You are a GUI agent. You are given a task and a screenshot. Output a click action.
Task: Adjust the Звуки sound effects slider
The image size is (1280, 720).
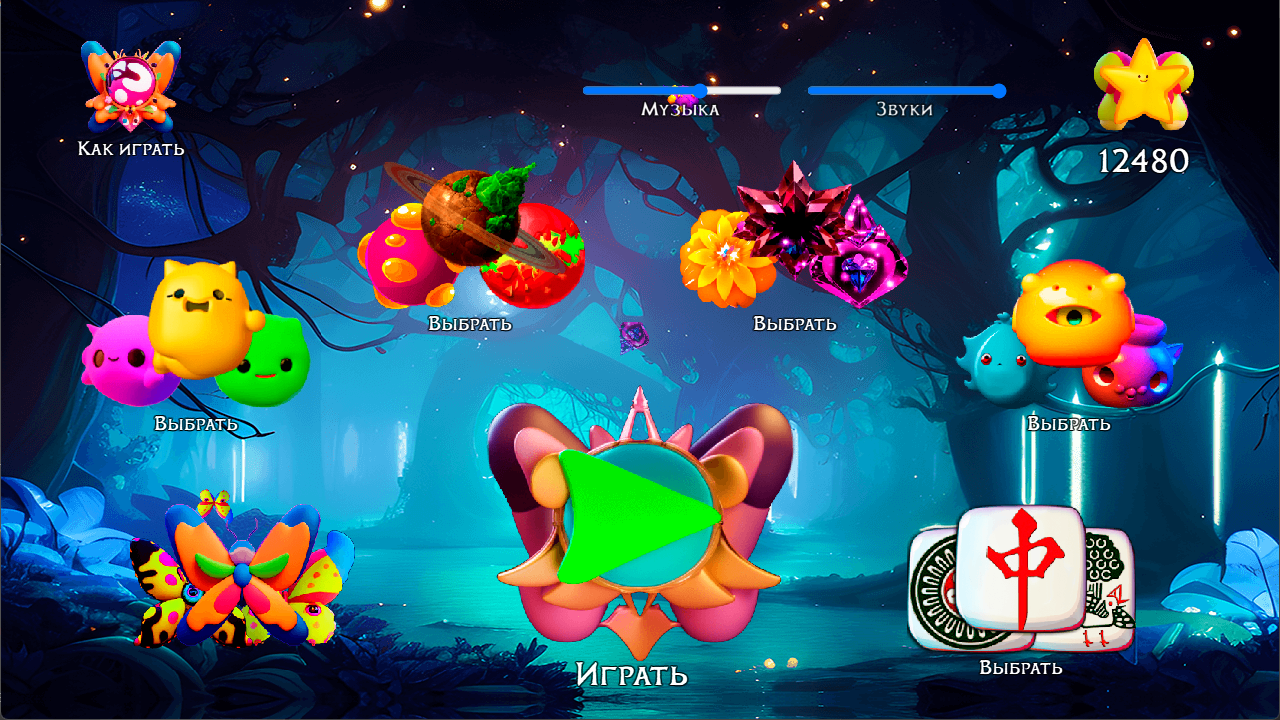click(x=998, y=90)
